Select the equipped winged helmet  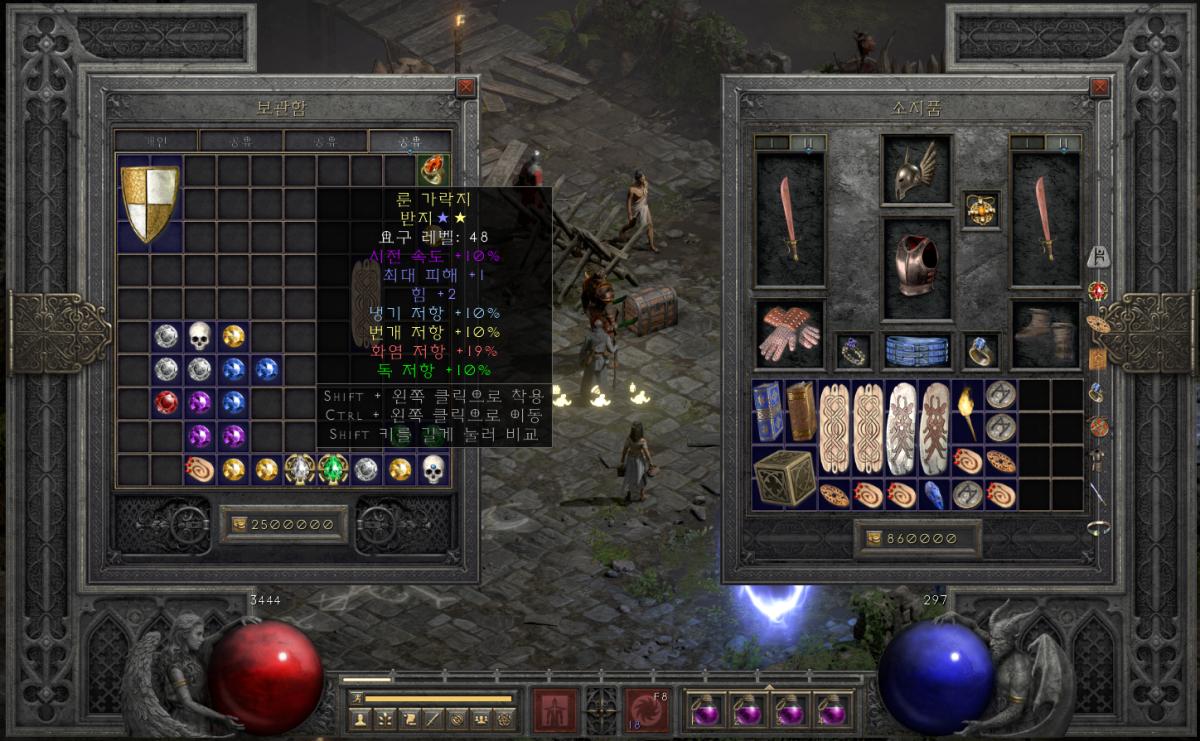pyautogui.click(x=916, y=170)
